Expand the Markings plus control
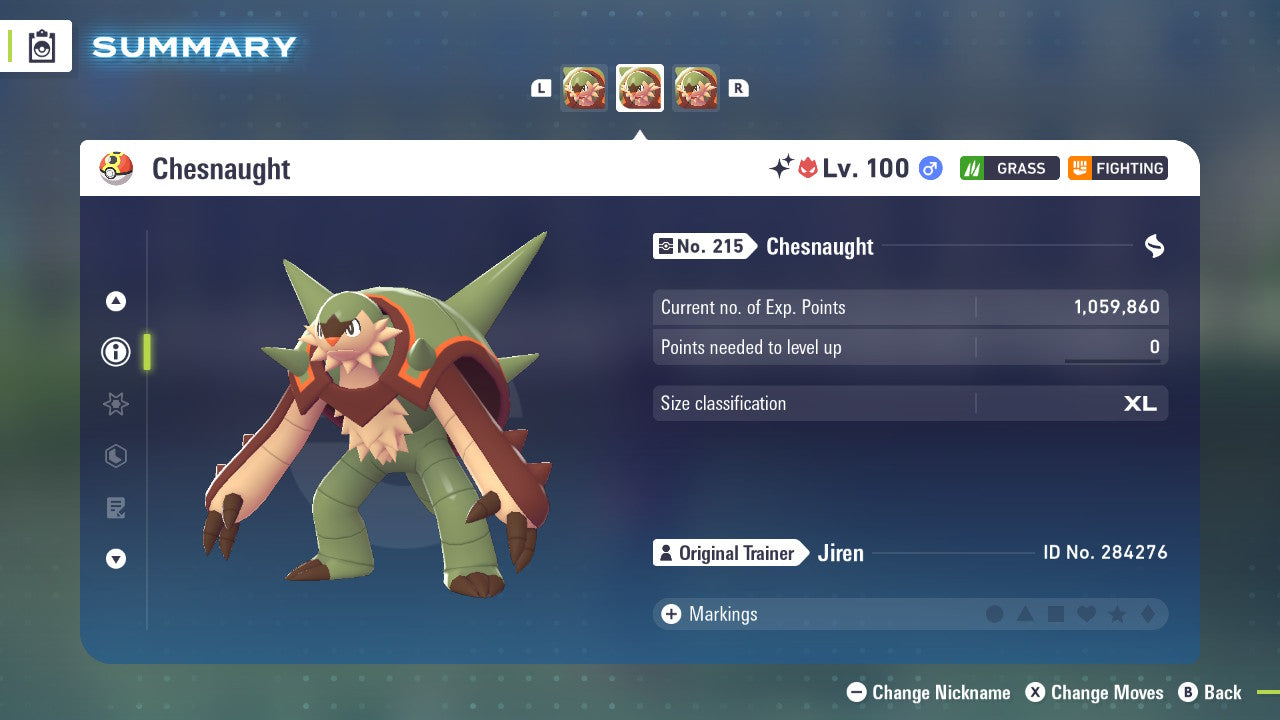The image size is (1280, 720). 670,614
